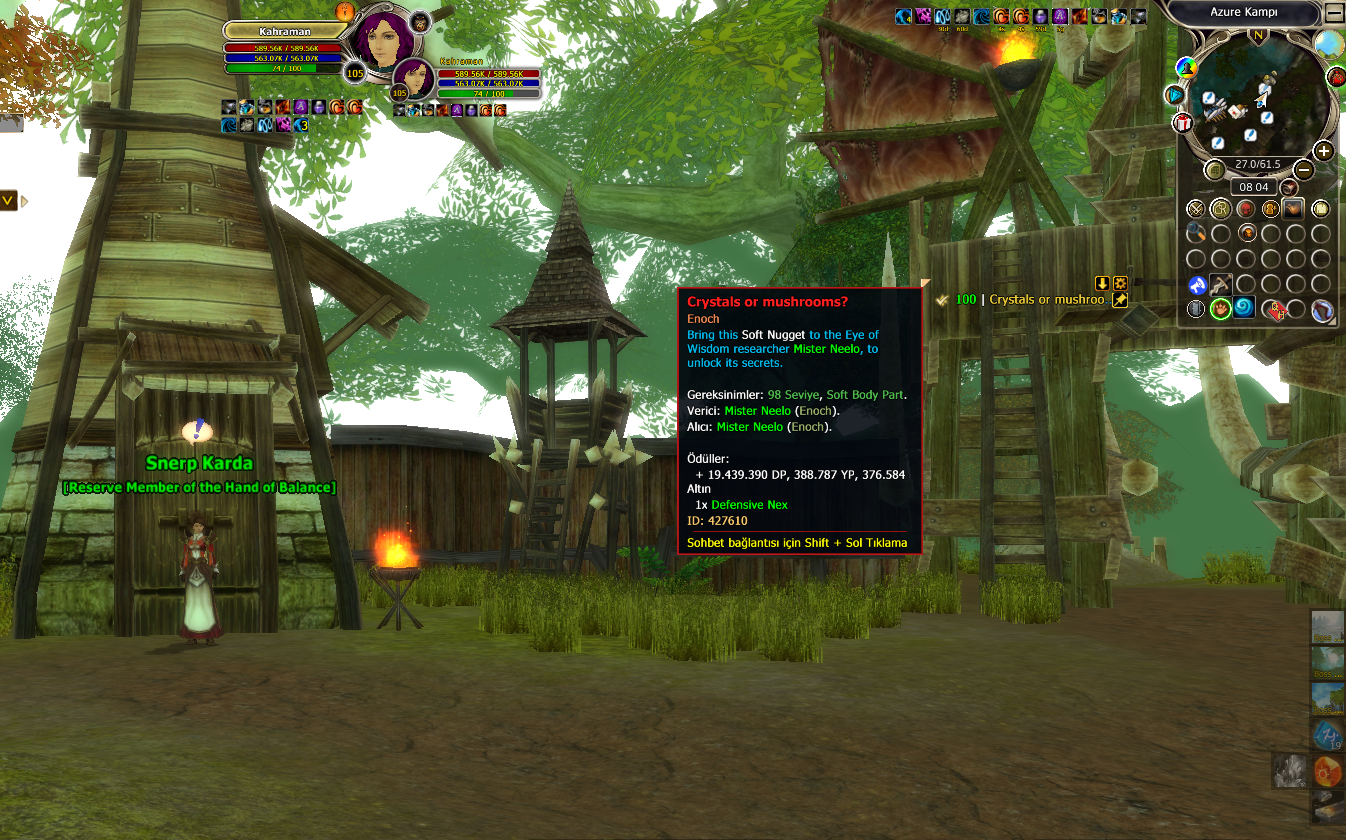Click the blue diamond button left of minimap
Viewport: 1346px width, 840px height.
(1175, 95)
